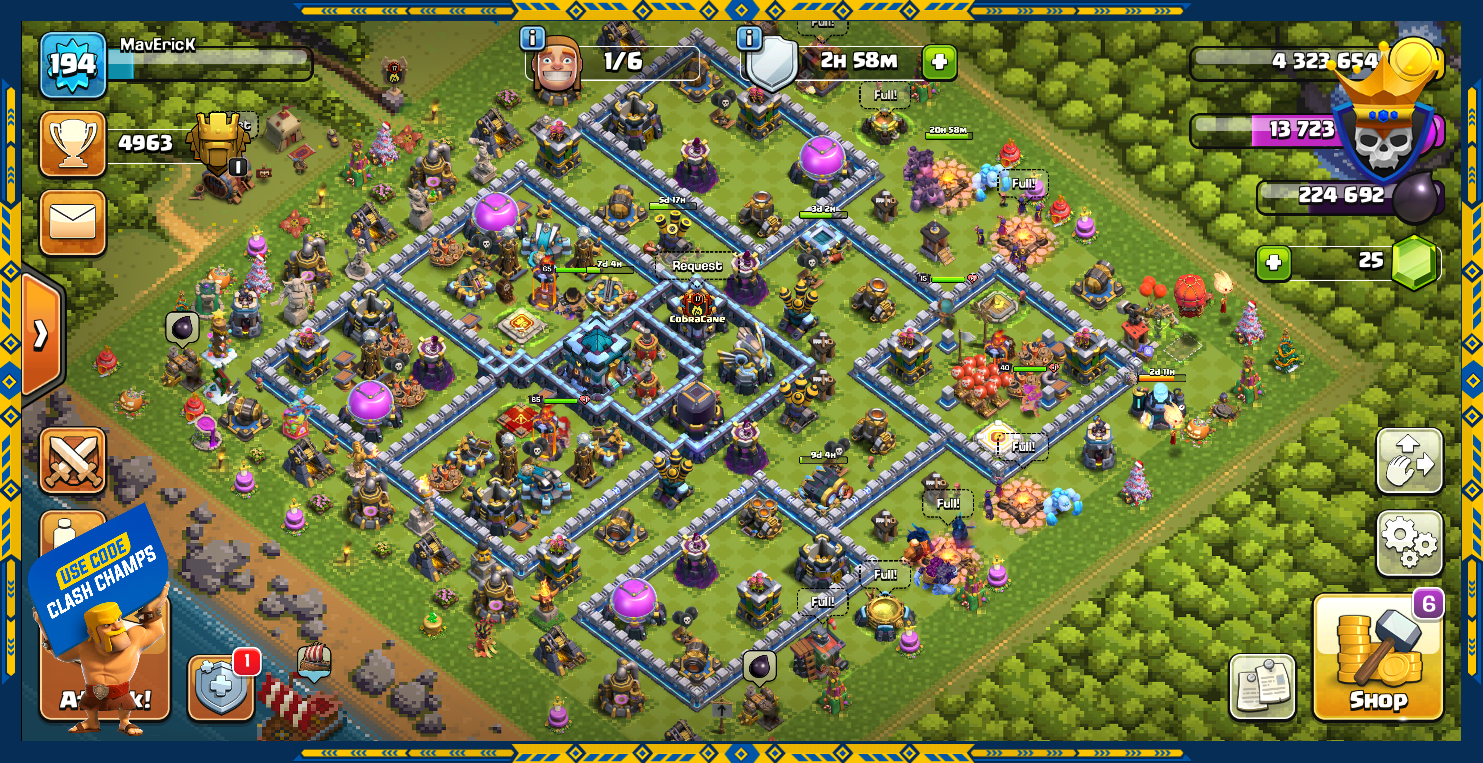The width and height of the screenshot is (1483, 763).
Task: Open the notes clipboard button
Action: (x=1262, y=687)
